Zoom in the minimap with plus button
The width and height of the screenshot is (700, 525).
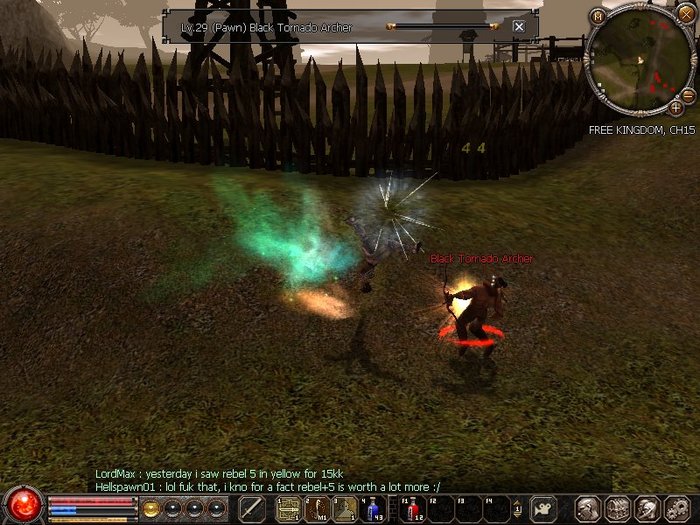coord(677,107)
